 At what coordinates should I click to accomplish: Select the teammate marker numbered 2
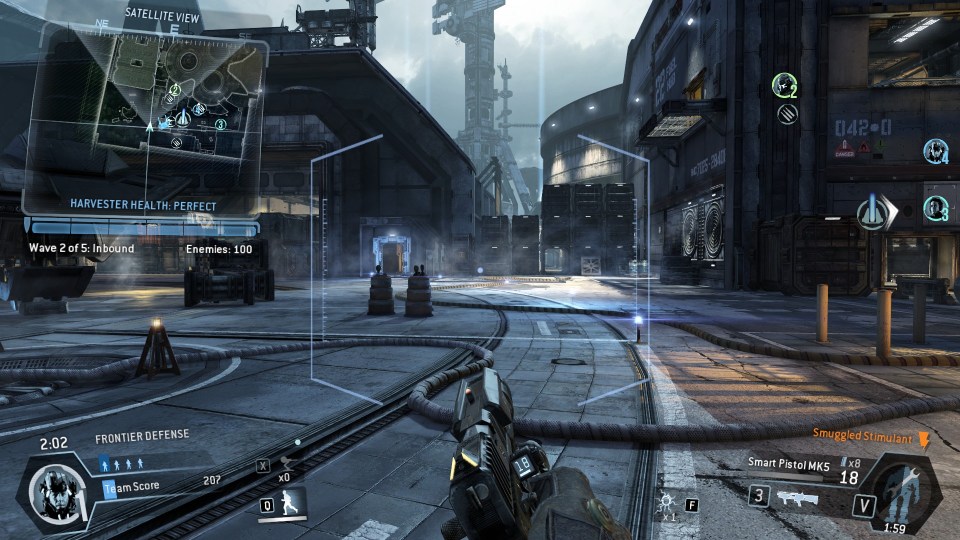(x=784, y=86)
